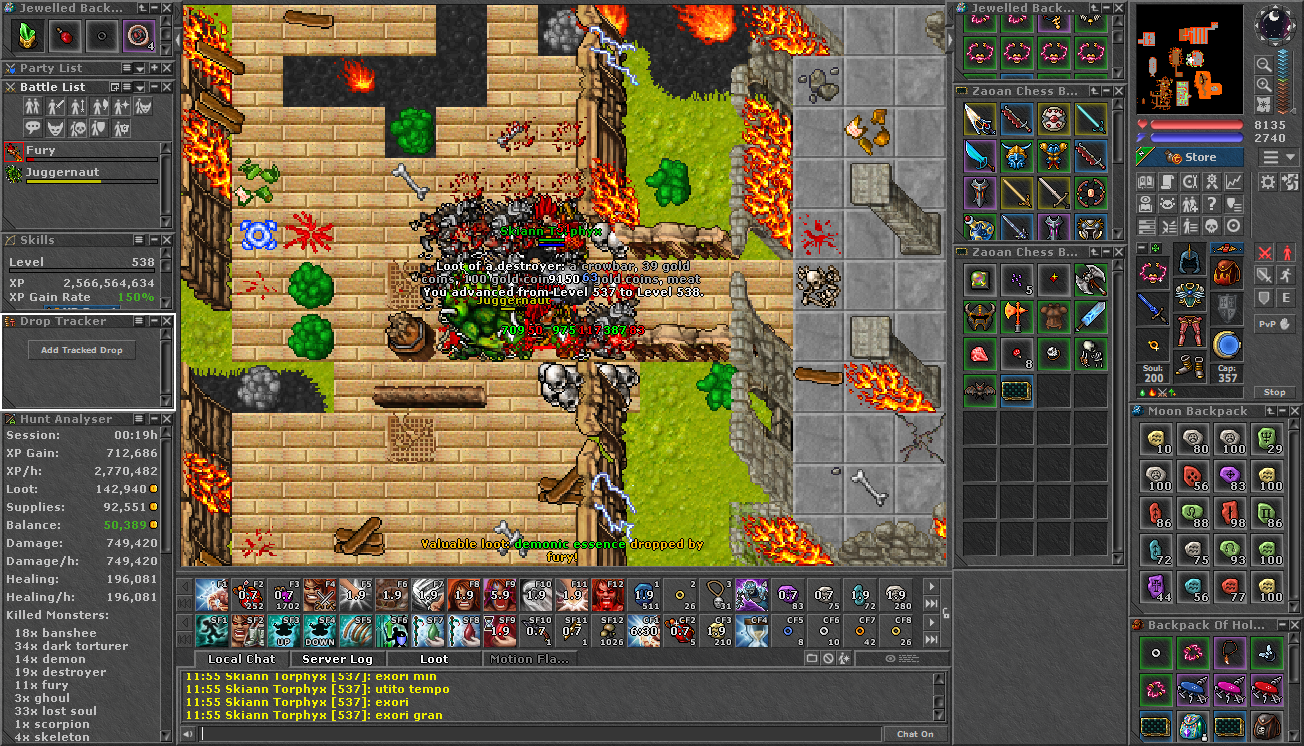Enable Expert mode via the E button

[1286, 297]
